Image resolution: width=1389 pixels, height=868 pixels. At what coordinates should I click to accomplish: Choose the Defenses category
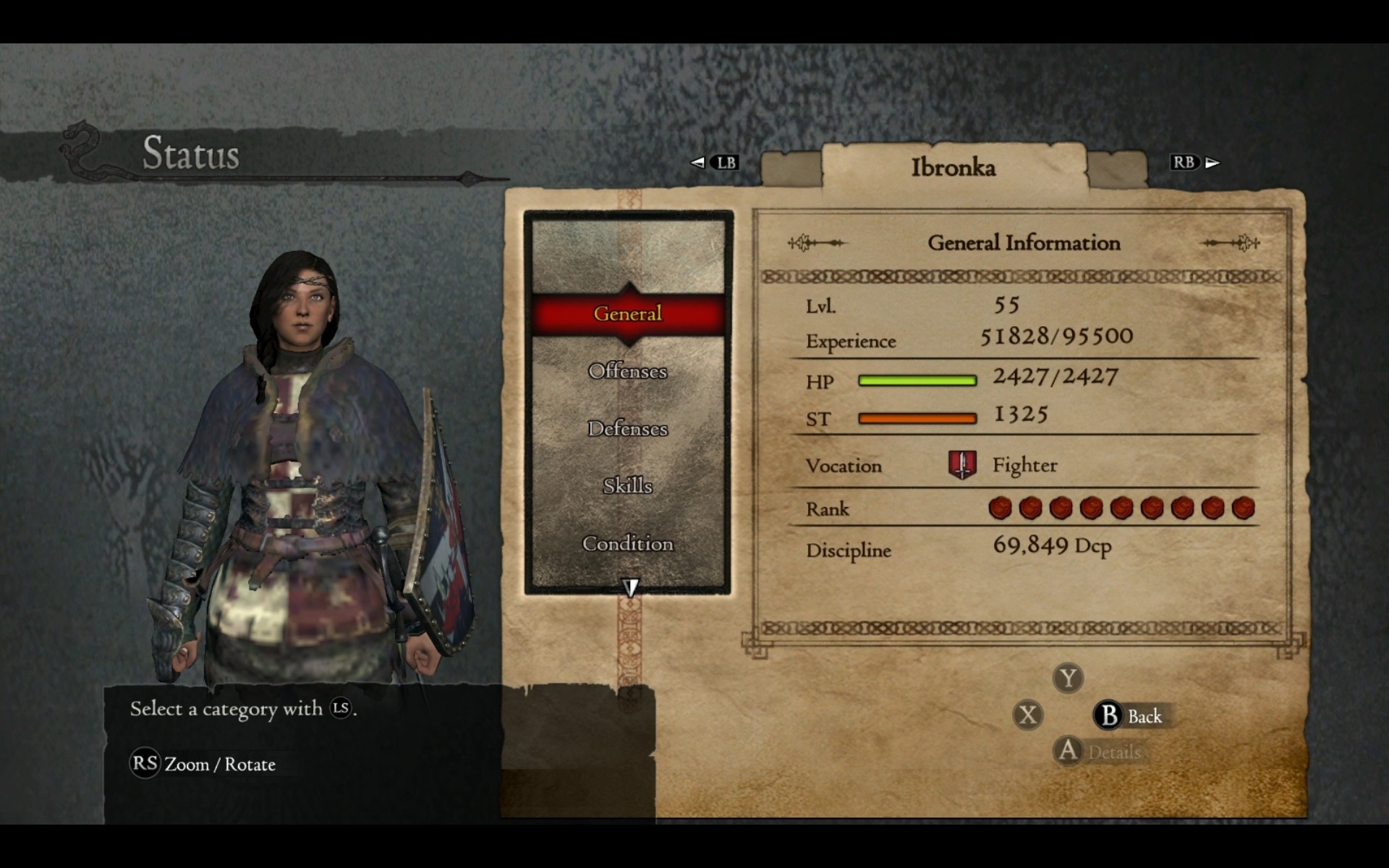627,428
